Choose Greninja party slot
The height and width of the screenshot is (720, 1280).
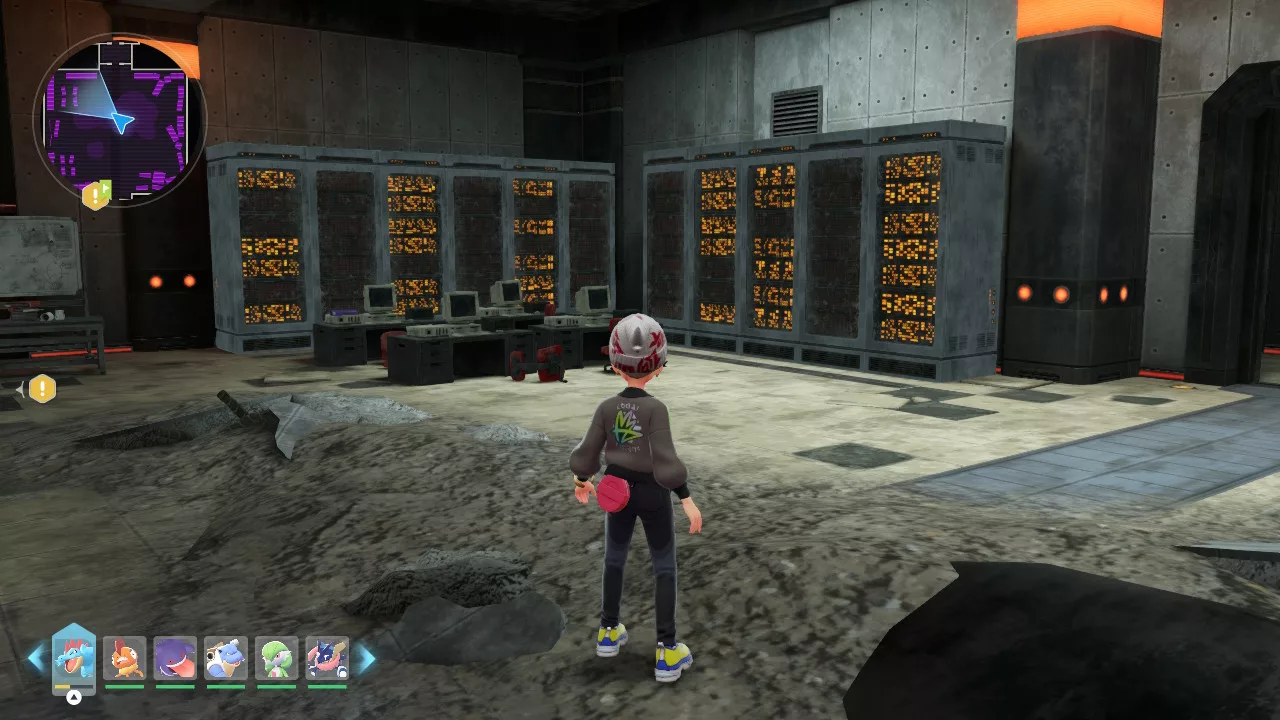(327, 658)
